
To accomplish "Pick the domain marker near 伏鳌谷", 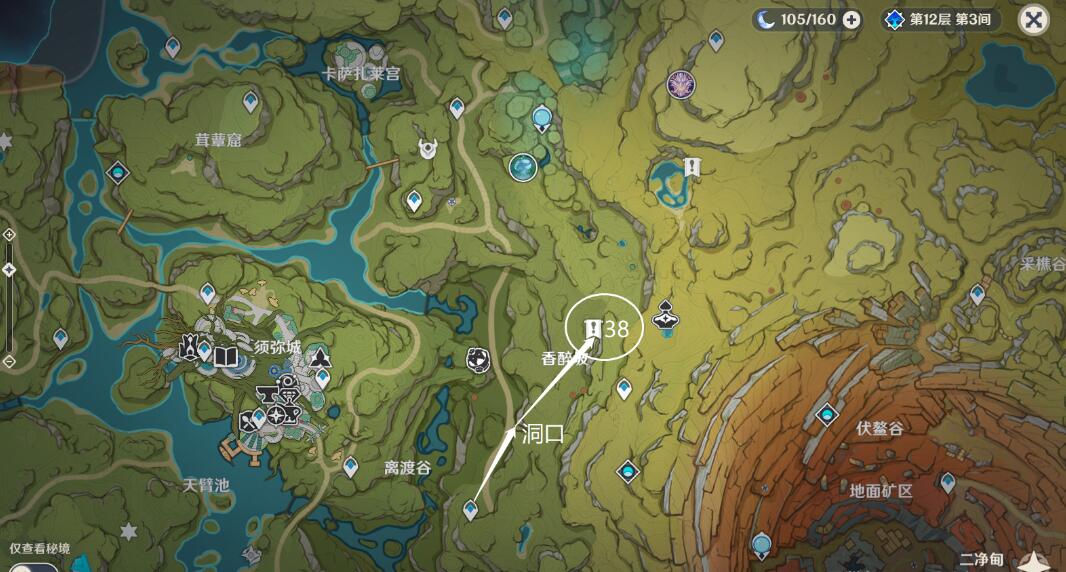I will [826, 414].
